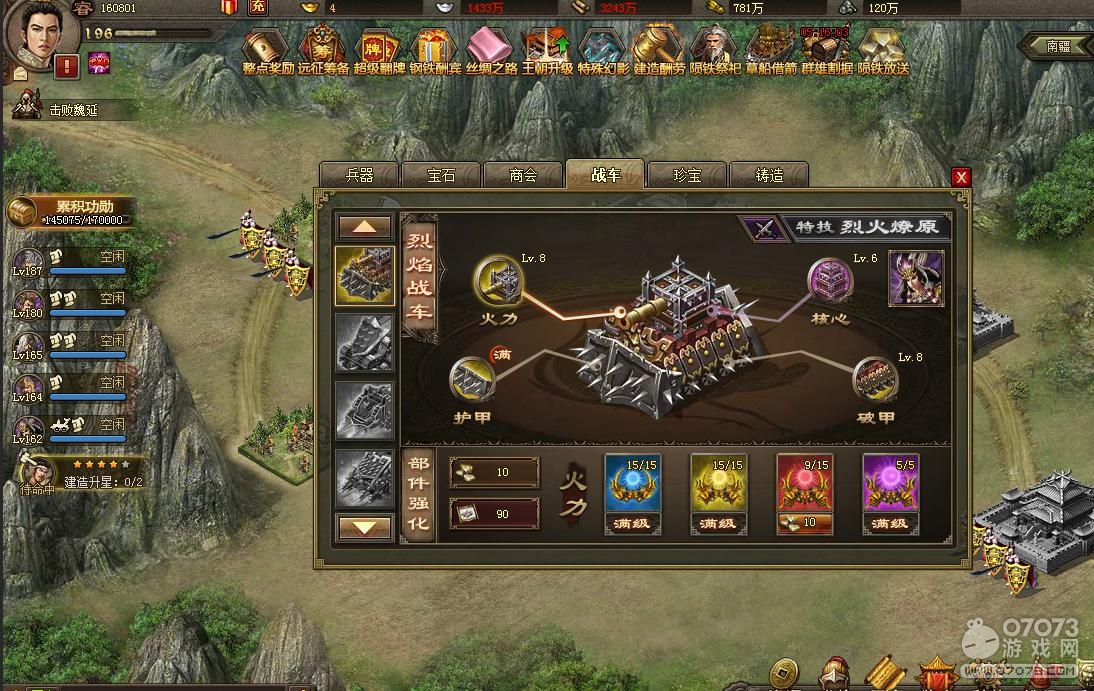Upgrade the red orb part costing 10

(x=804, y=522)
